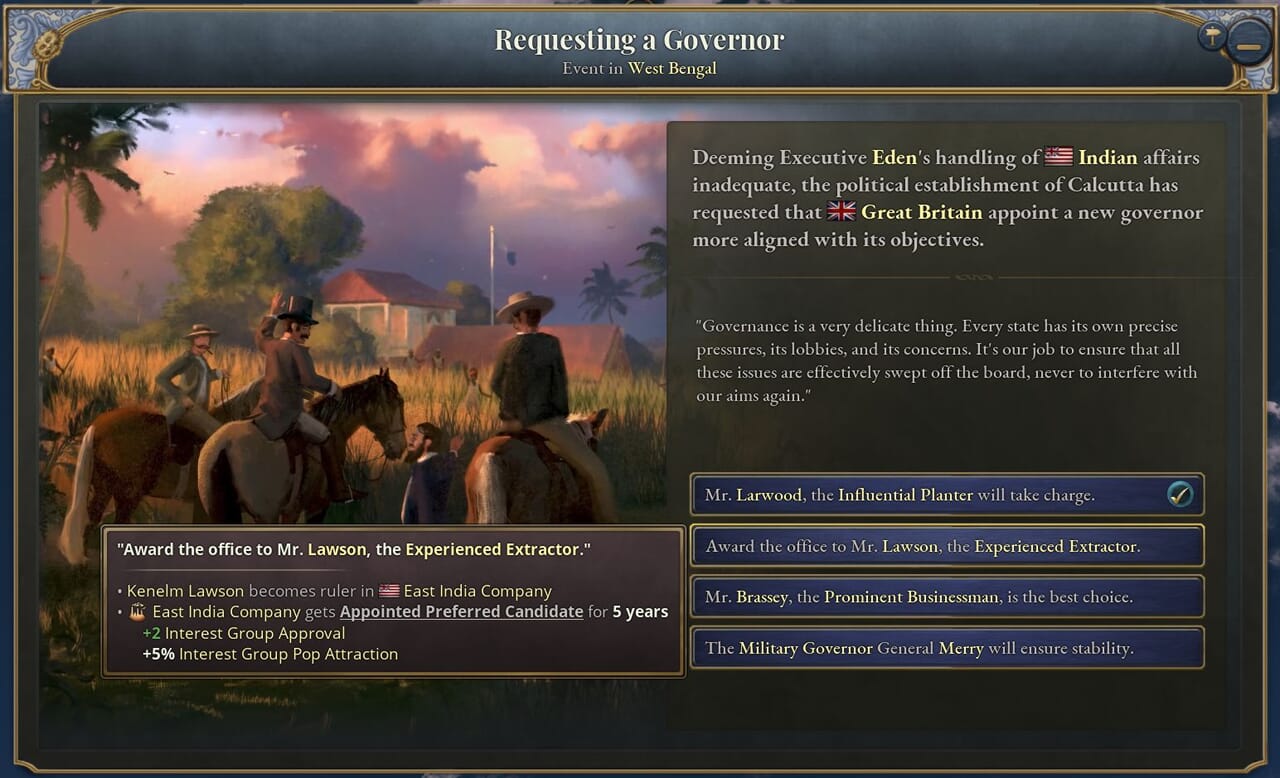Minimize the event window

1249,45
